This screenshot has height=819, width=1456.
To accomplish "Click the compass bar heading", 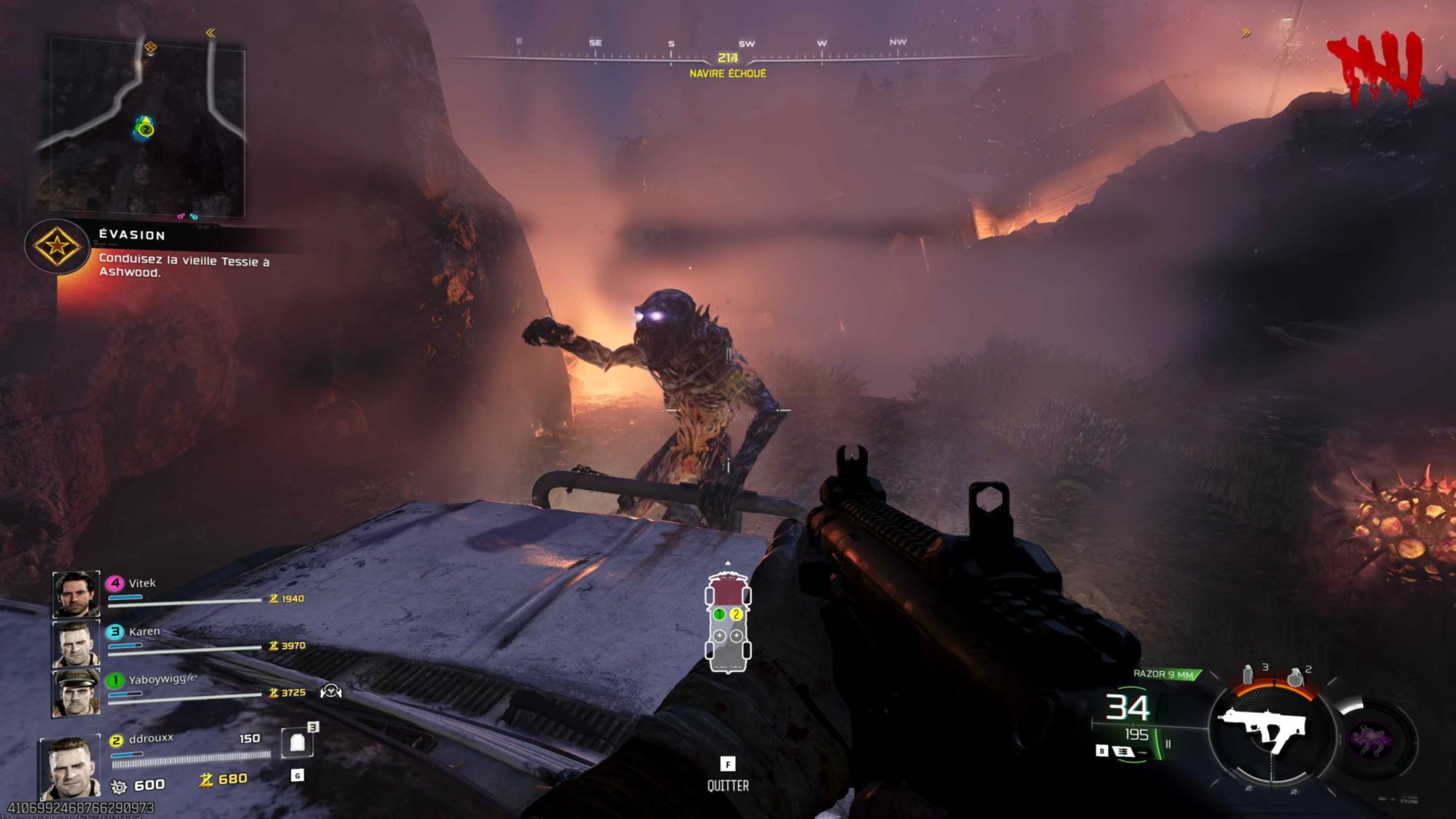I will [727, 58].
